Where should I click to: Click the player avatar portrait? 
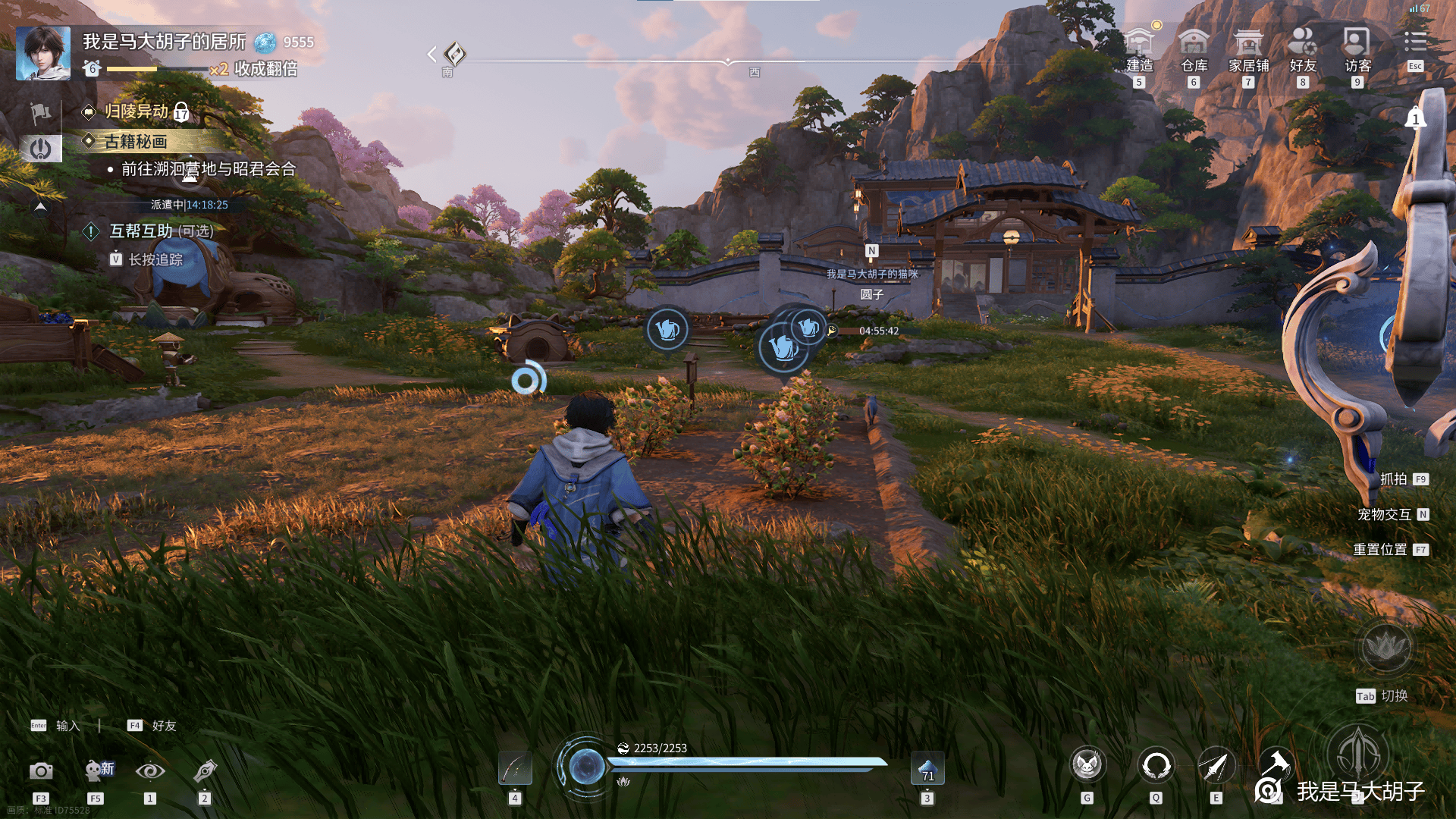point(43,53)
